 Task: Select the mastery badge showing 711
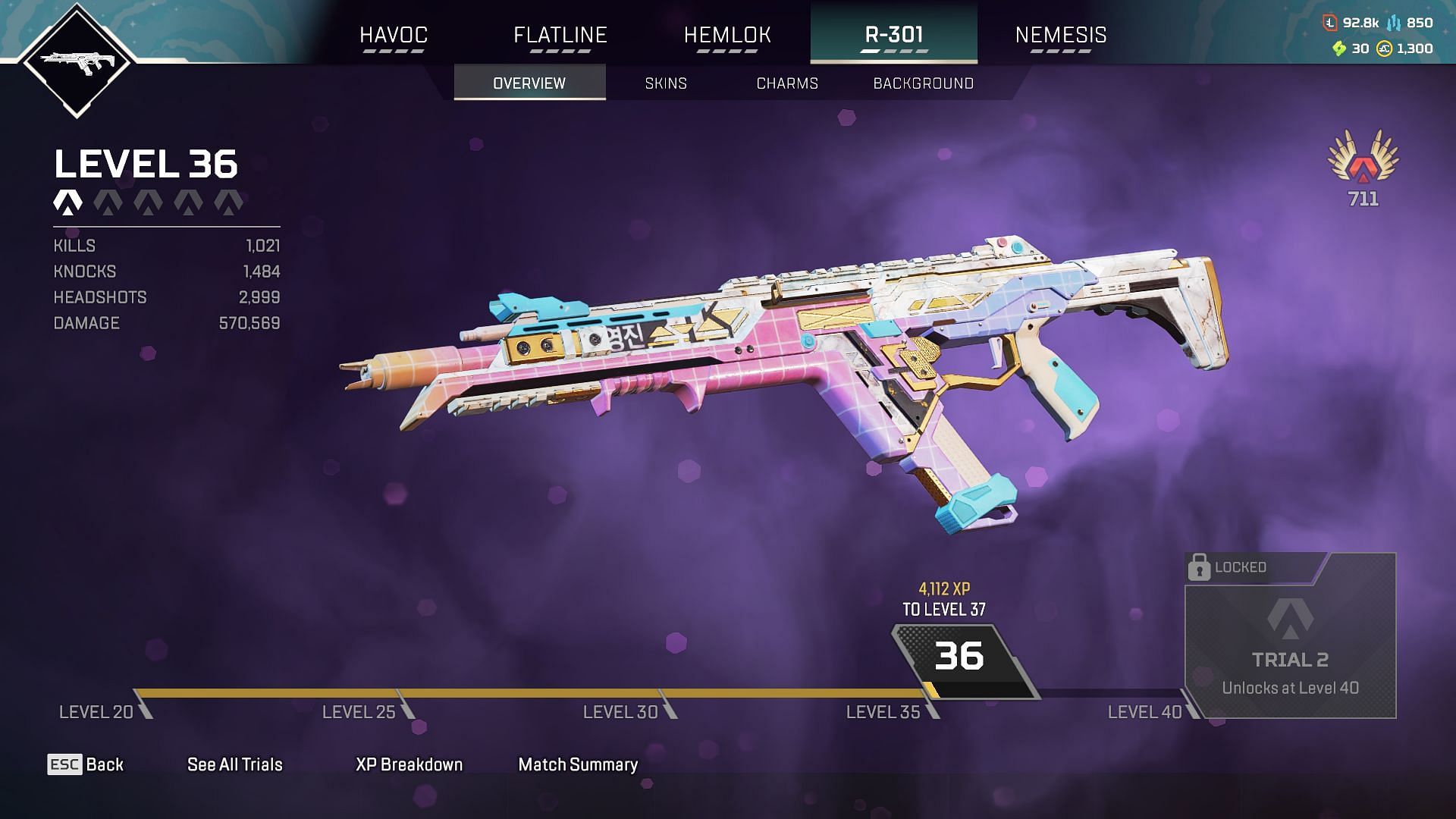1363,167
